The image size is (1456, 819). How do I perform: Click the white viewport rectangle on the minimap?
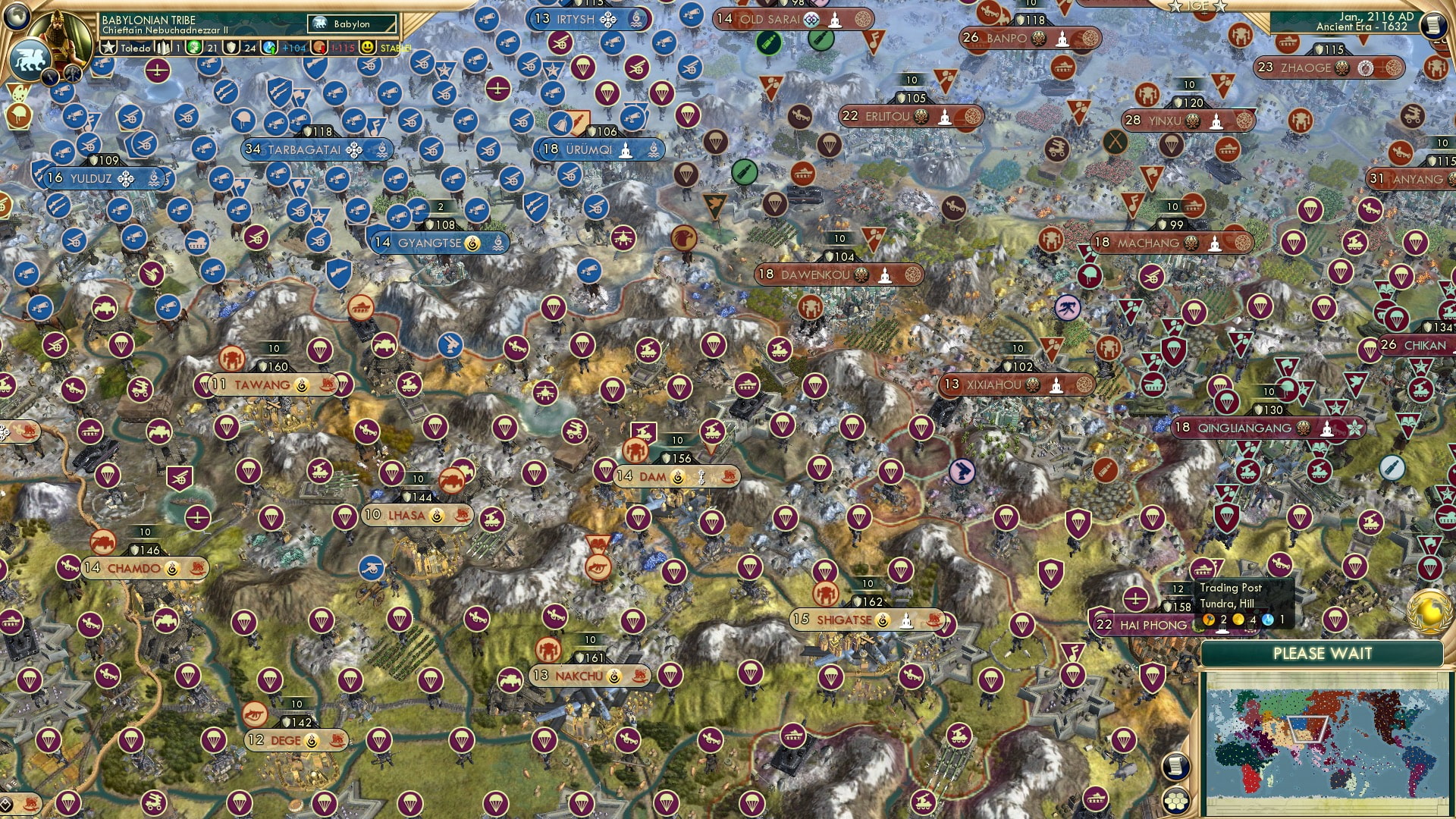point(1307,729)
